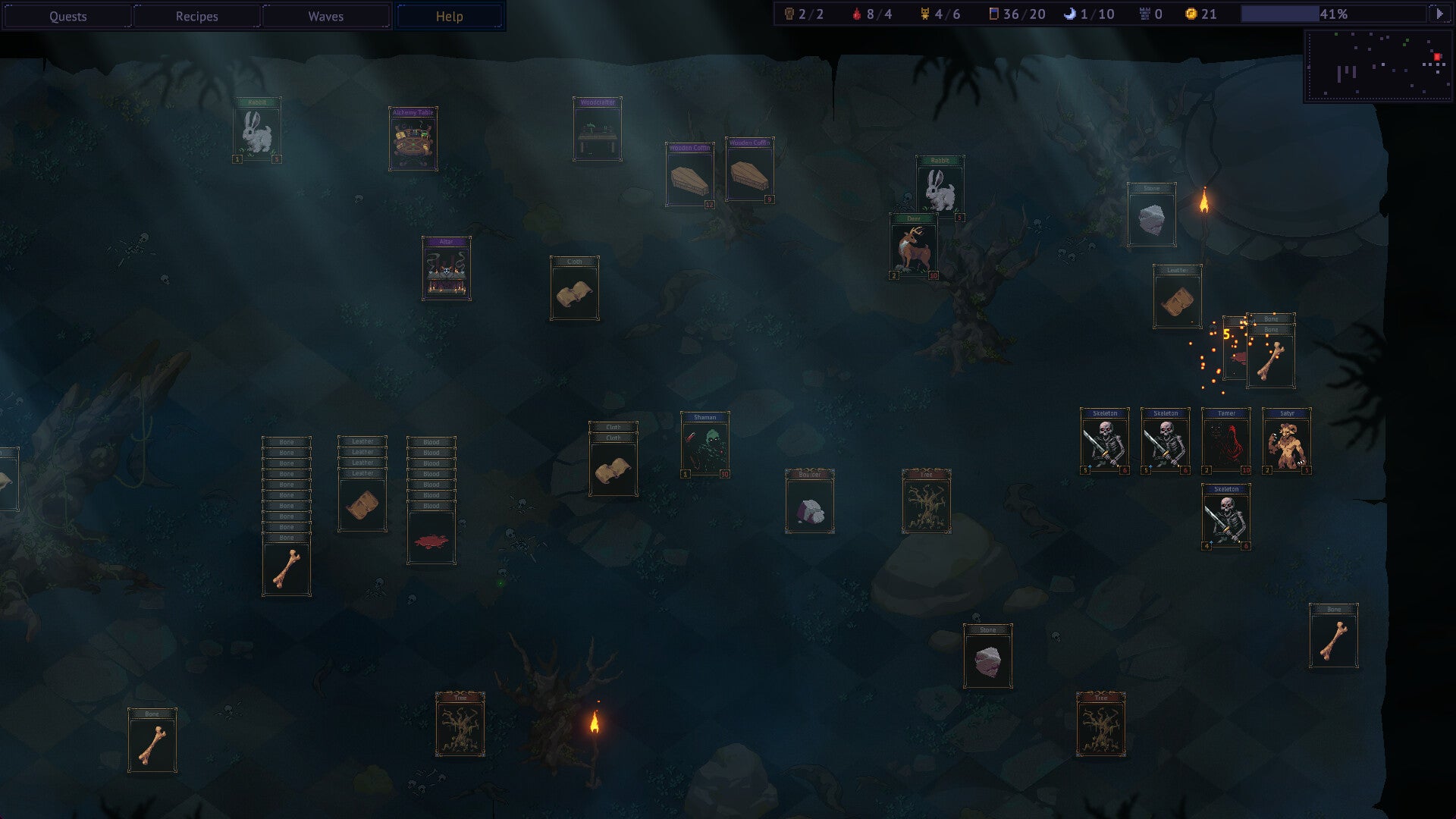Pick the Boulder card
The width and height of the screenshot is (1456, 819).
(809, 502)
